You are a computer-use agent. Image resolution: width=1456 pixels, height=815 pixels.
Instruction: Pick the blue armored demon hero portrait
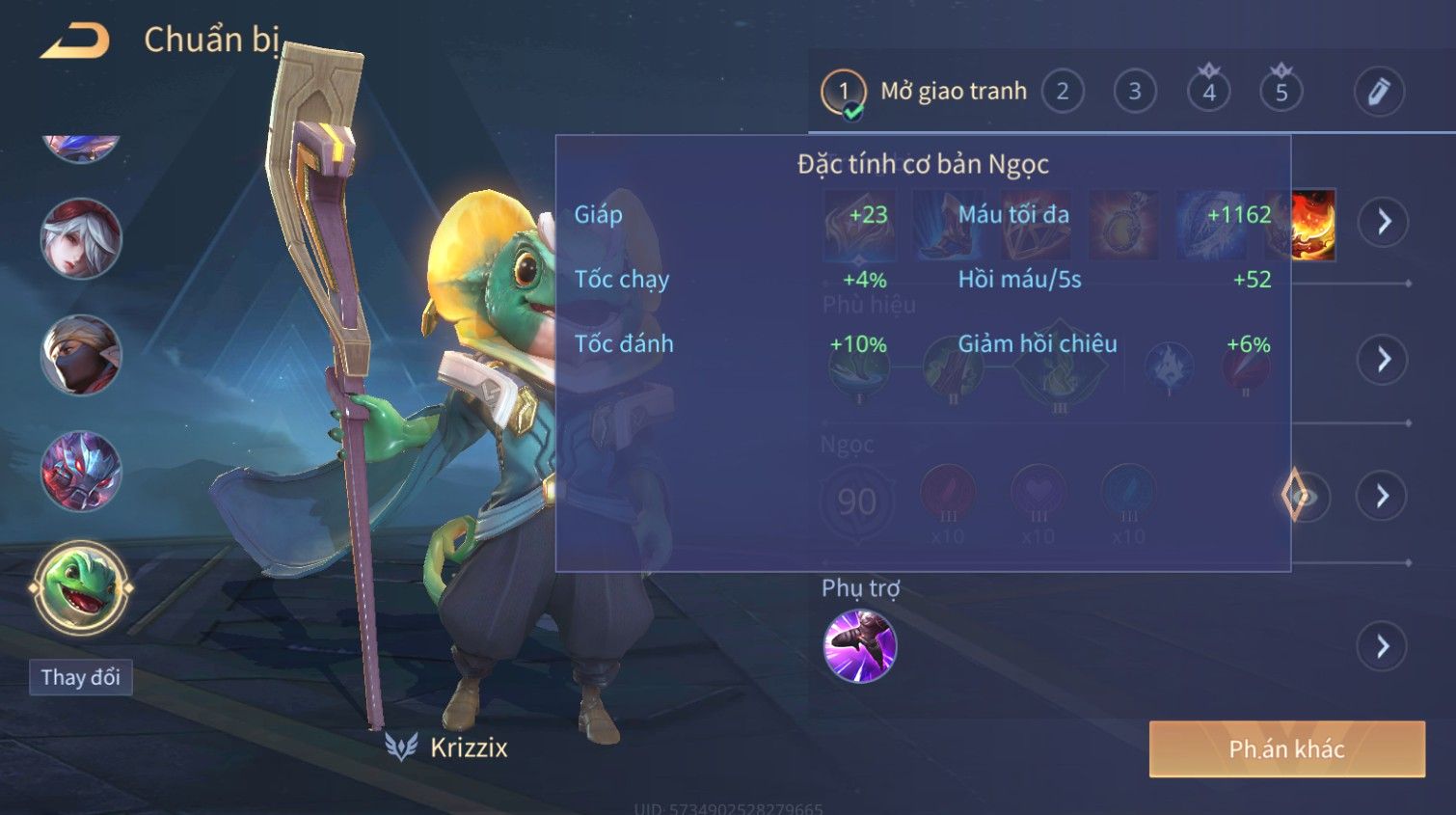81,472
